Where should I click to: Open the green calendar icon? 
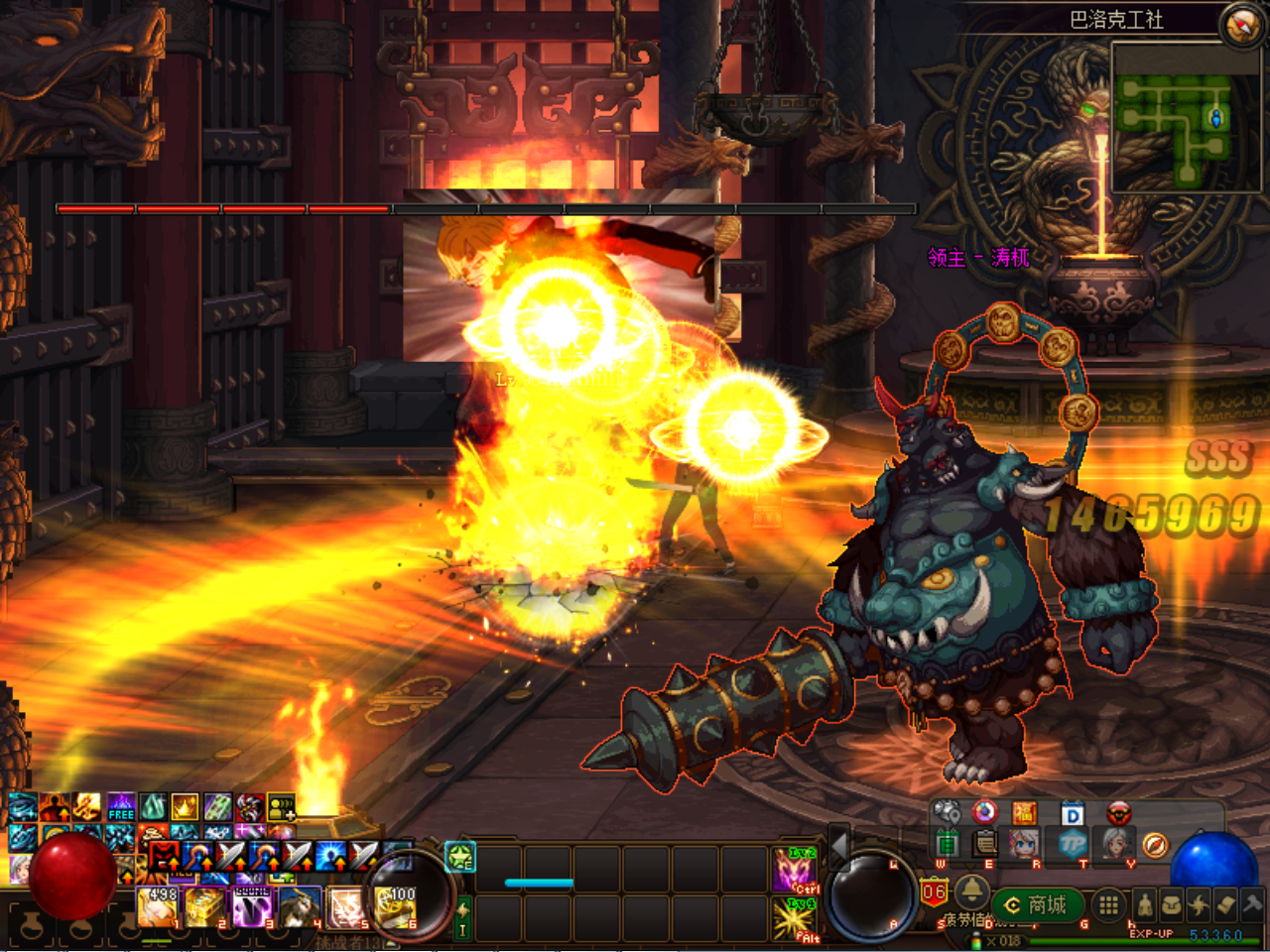click(947, 845)
